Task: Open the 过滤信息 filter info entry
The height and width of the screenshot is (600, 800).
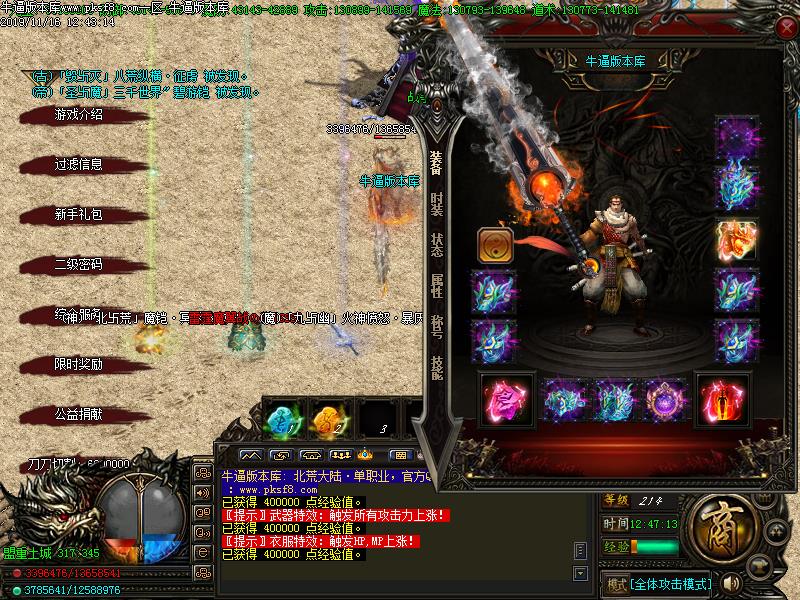Action: [x=78, y=165]
